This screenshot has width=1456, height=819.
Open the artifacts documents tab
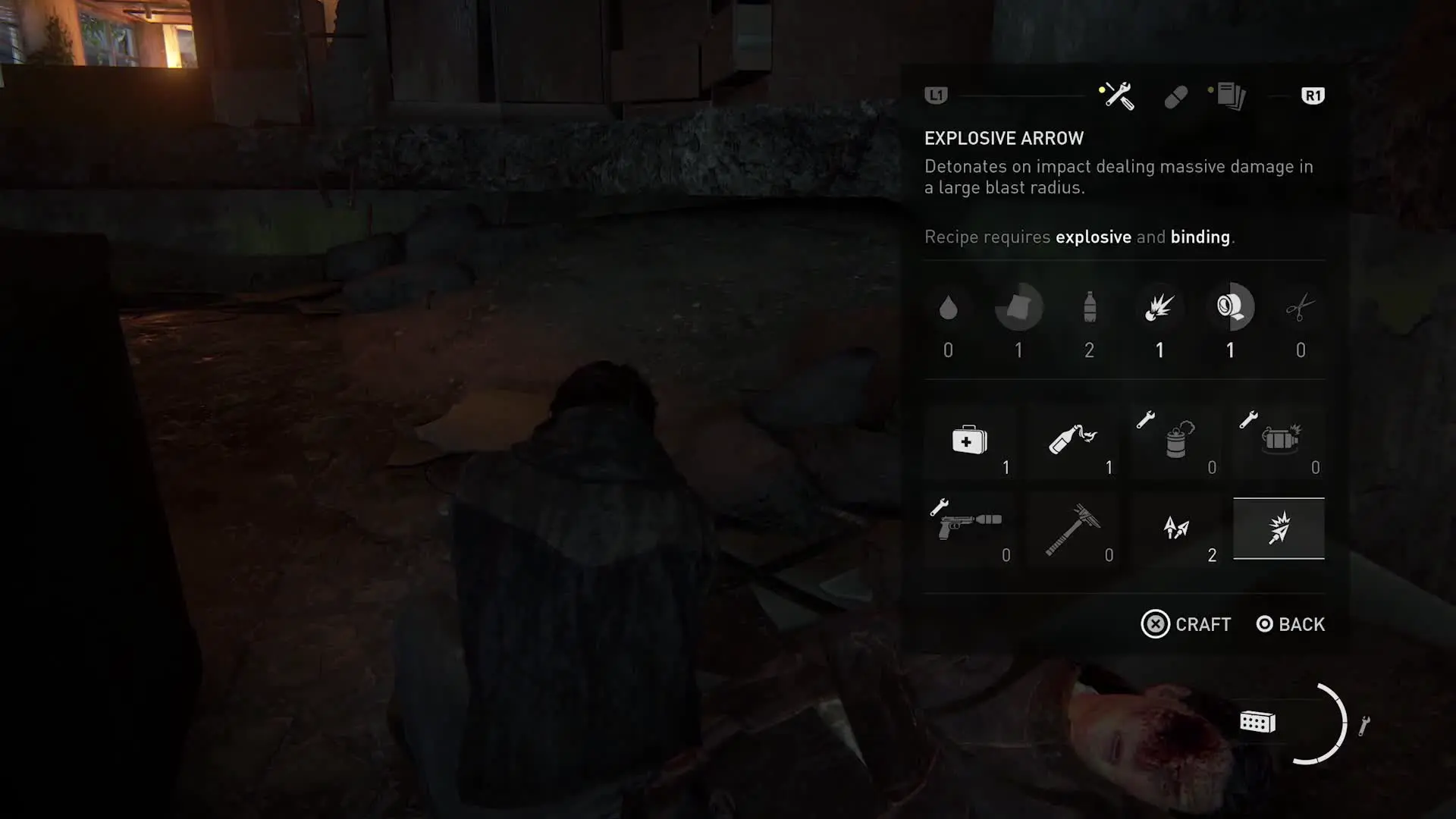1230,96
